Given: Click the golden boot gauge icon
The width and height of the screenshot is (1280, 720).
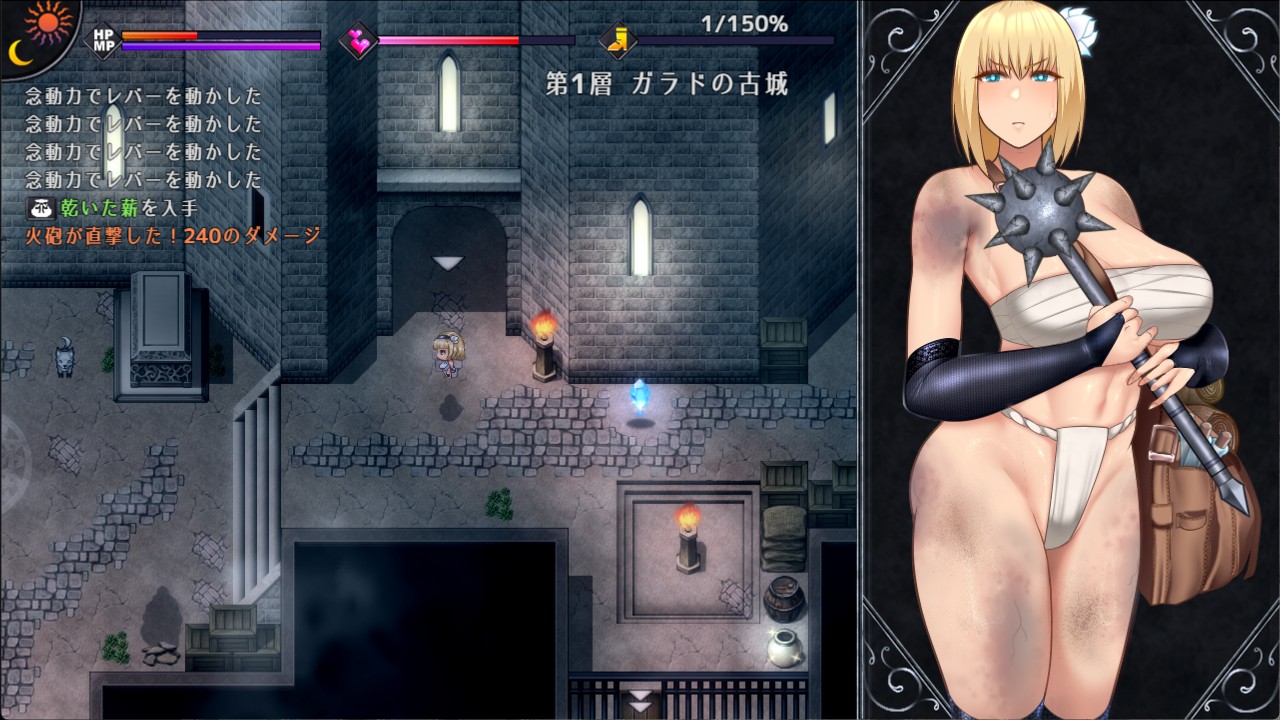Looking at the screenshot, I should [x=618, y=41].
